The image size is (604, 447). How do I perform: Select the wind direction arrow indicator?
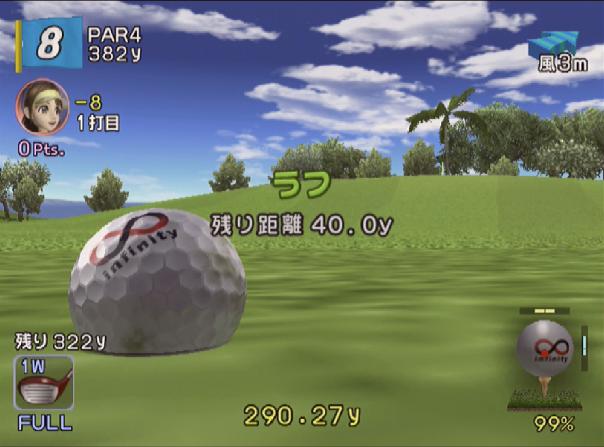coord(554,43)
